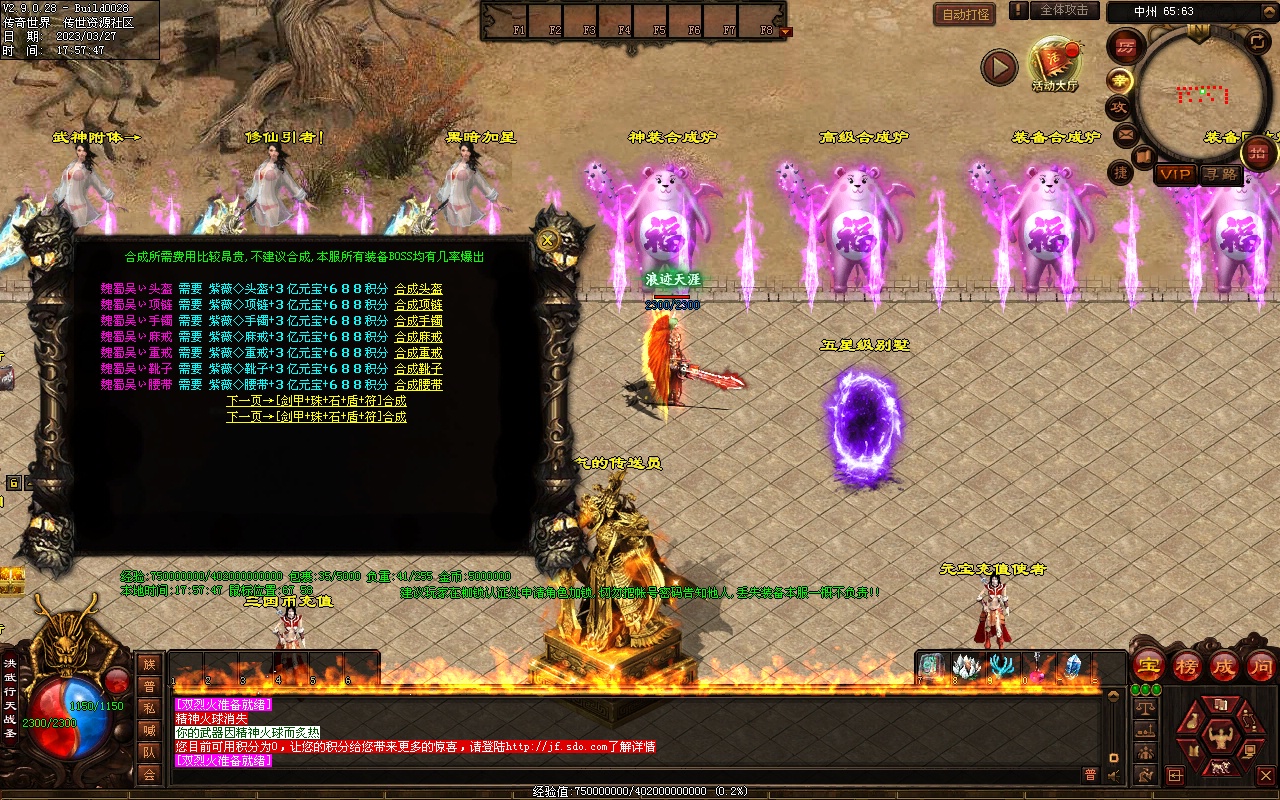Image resolution: width=1280 pixels, height=800 pixels.
Task: Choose the 合成头盔 helmet synthesis link
Action: point(418,289)
